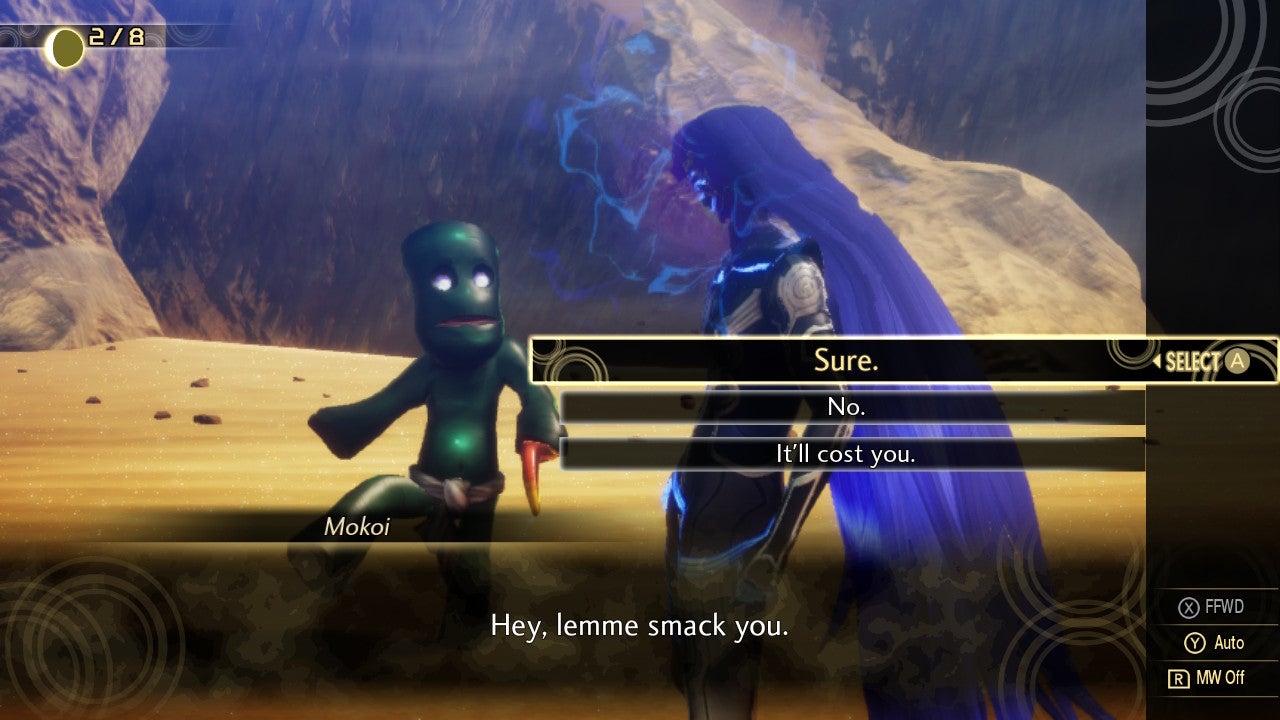Choose the 'No.' dialogue response
The width and height of the screenshot is (1280, 720).
click(x=846, y=407)
